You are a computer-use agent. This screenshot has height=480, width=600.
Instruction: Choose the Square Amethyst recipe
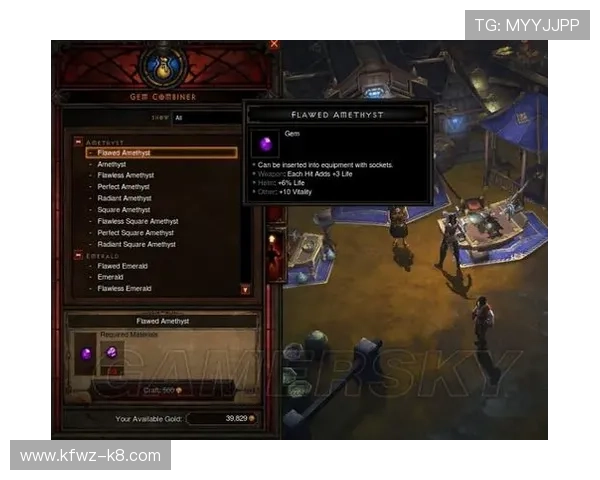click(124, 210)
